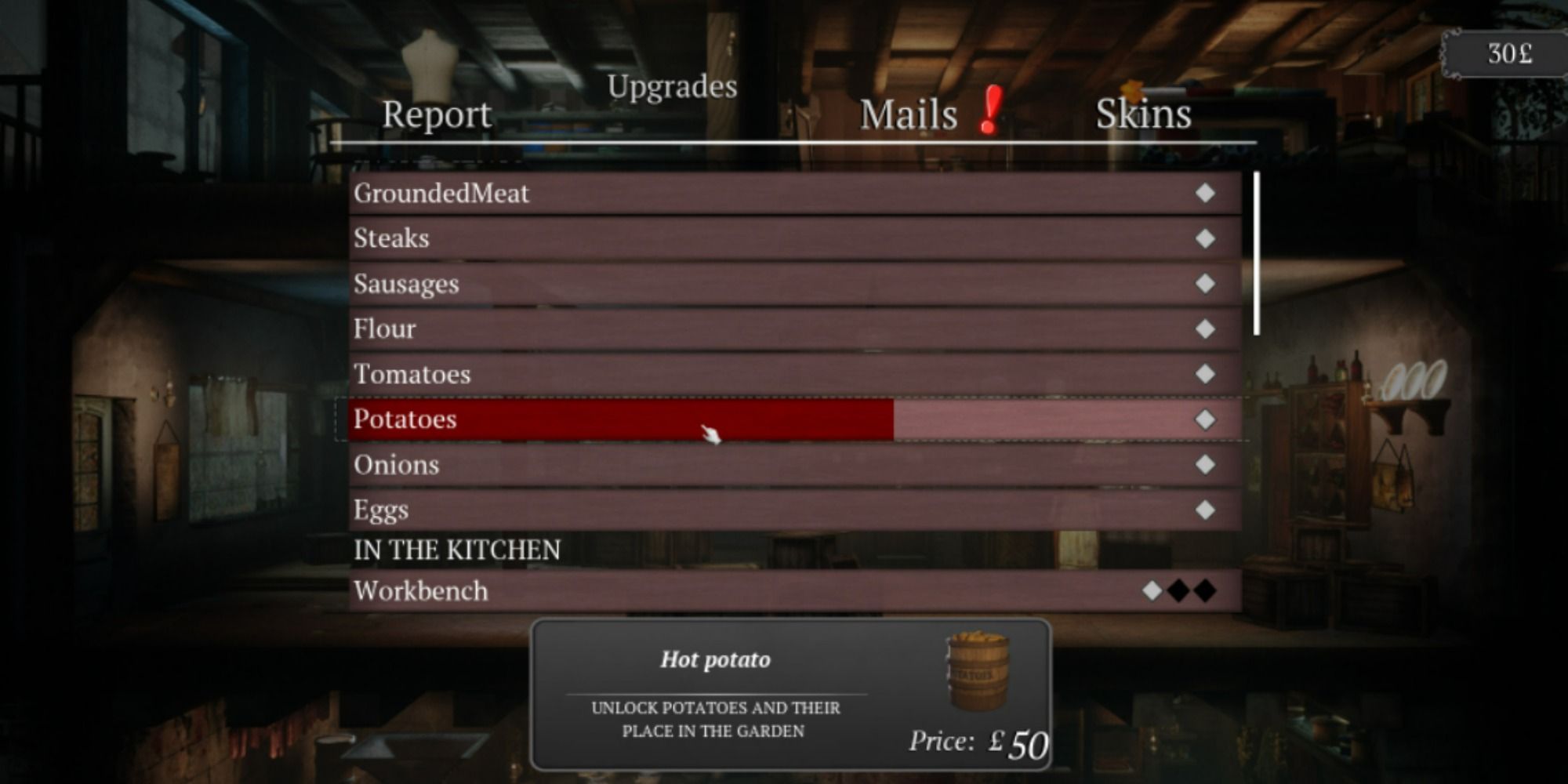Open the Report section
This screenshot has width=1568, height=784.
[x=437, y=114]
